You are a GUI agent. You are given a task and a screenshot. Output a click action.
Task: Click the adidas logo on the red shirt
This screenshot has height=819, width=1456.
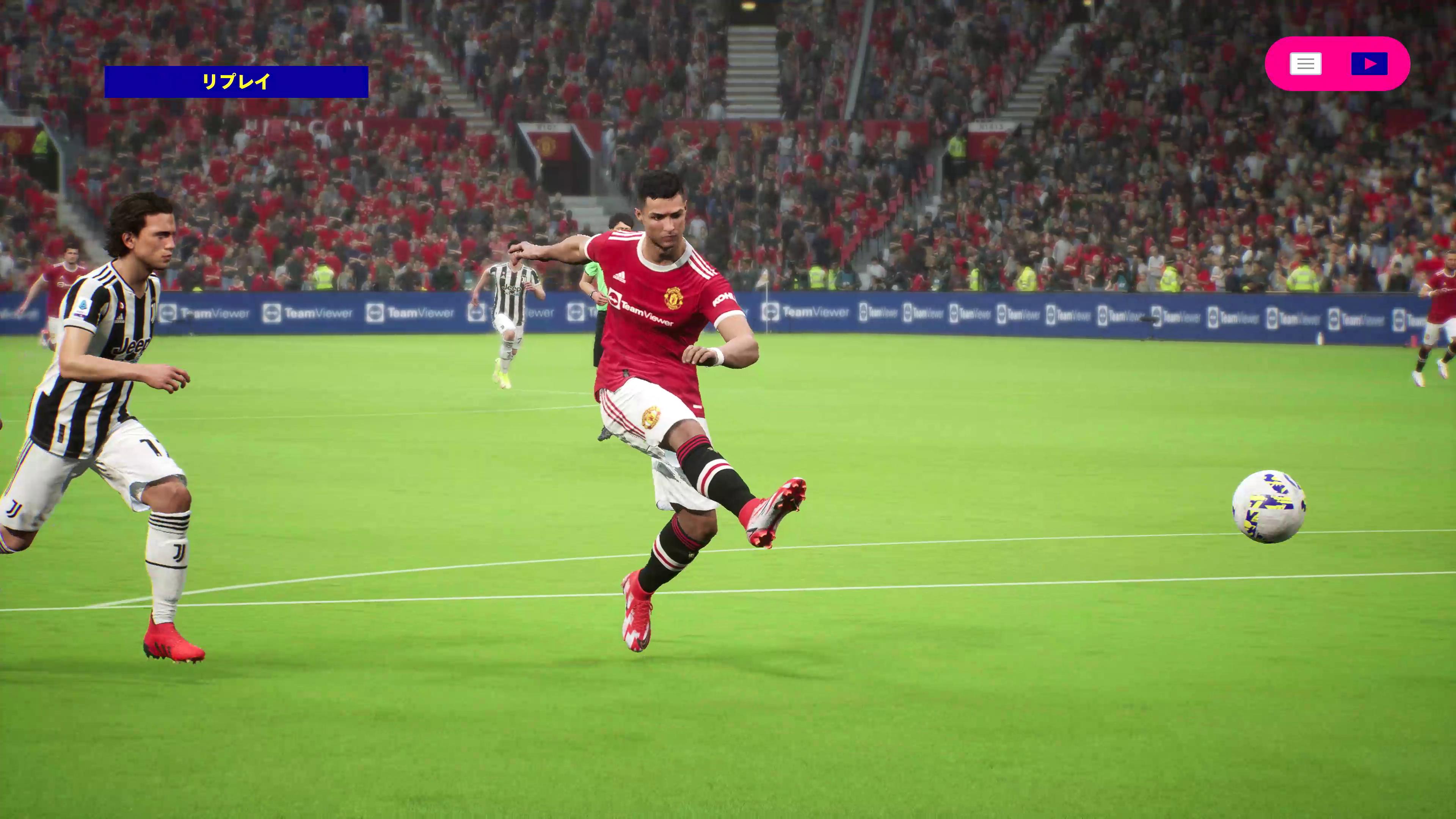click(x=620, y=276)
